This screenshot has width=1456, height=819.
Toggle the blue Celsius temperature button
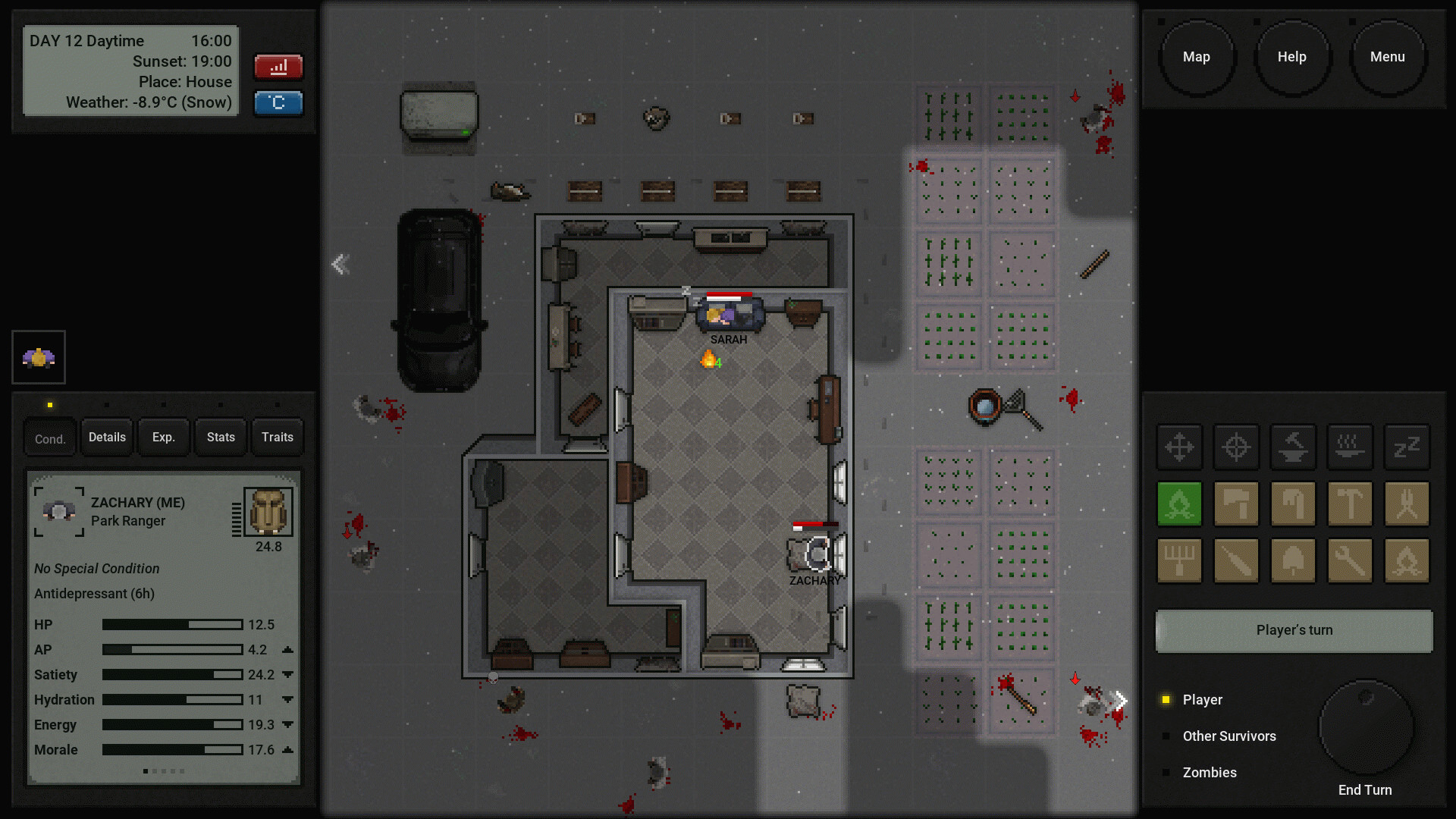tap(278, 102)
